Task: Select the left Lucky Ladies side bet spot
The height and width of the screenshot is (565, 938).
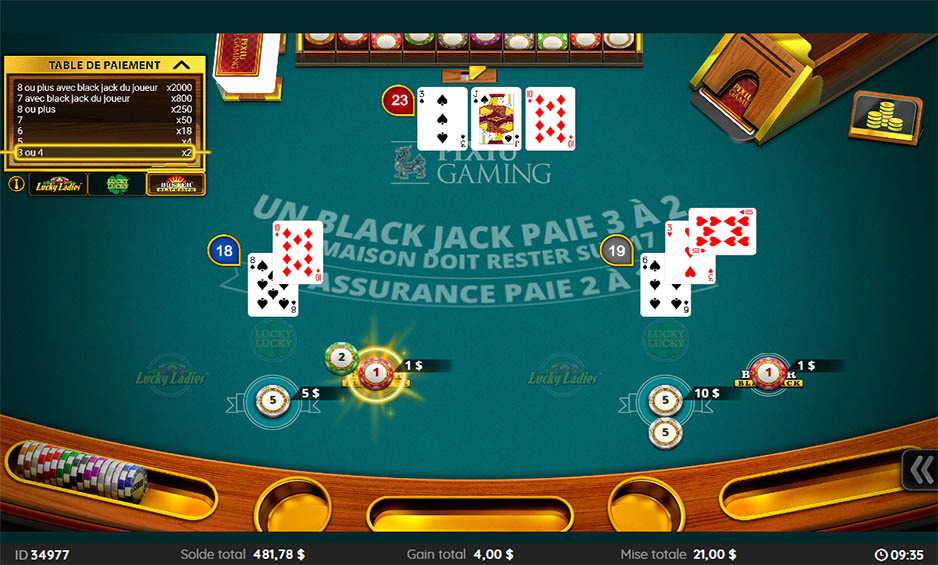Action: tap(171, 376)
